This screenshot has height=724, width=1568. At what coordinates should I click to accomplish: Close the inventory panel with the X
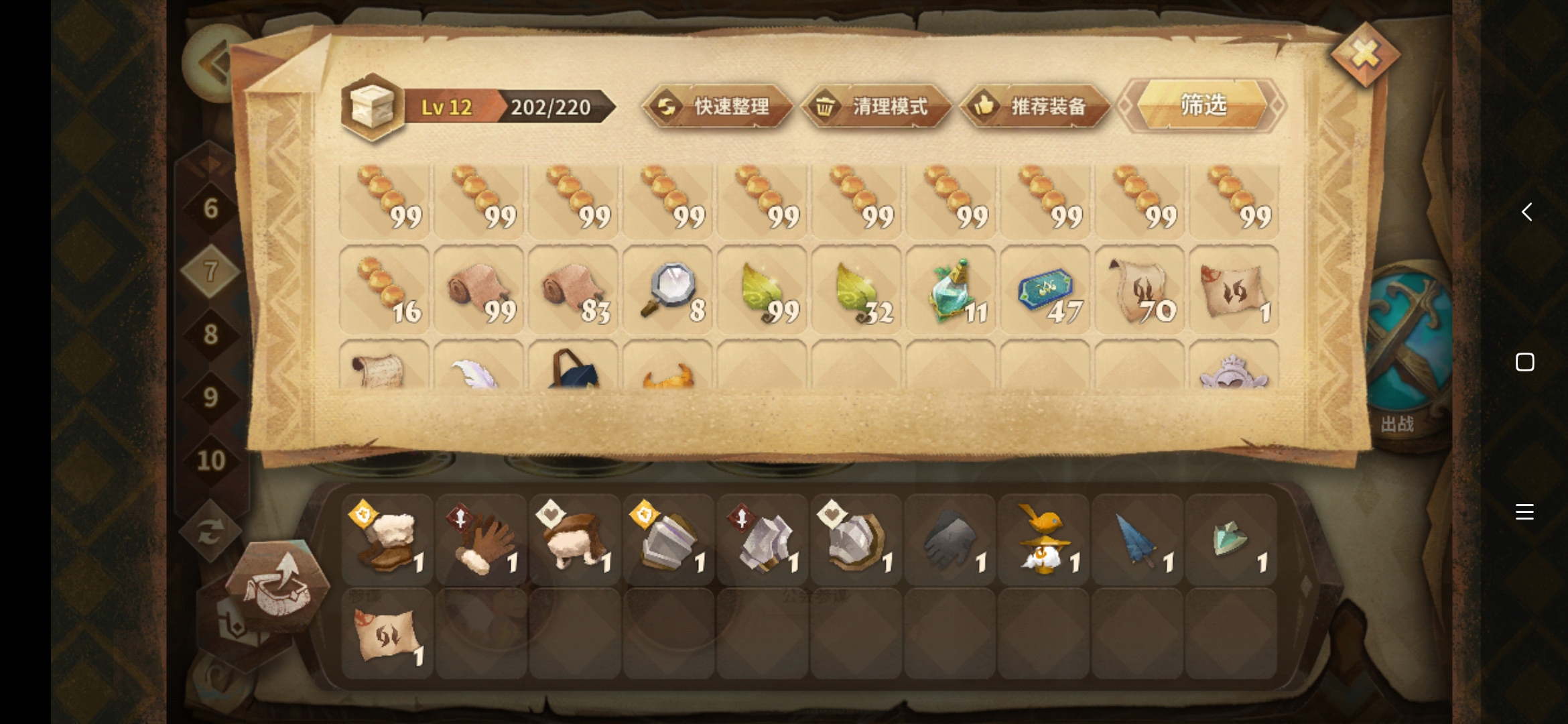1365,54
